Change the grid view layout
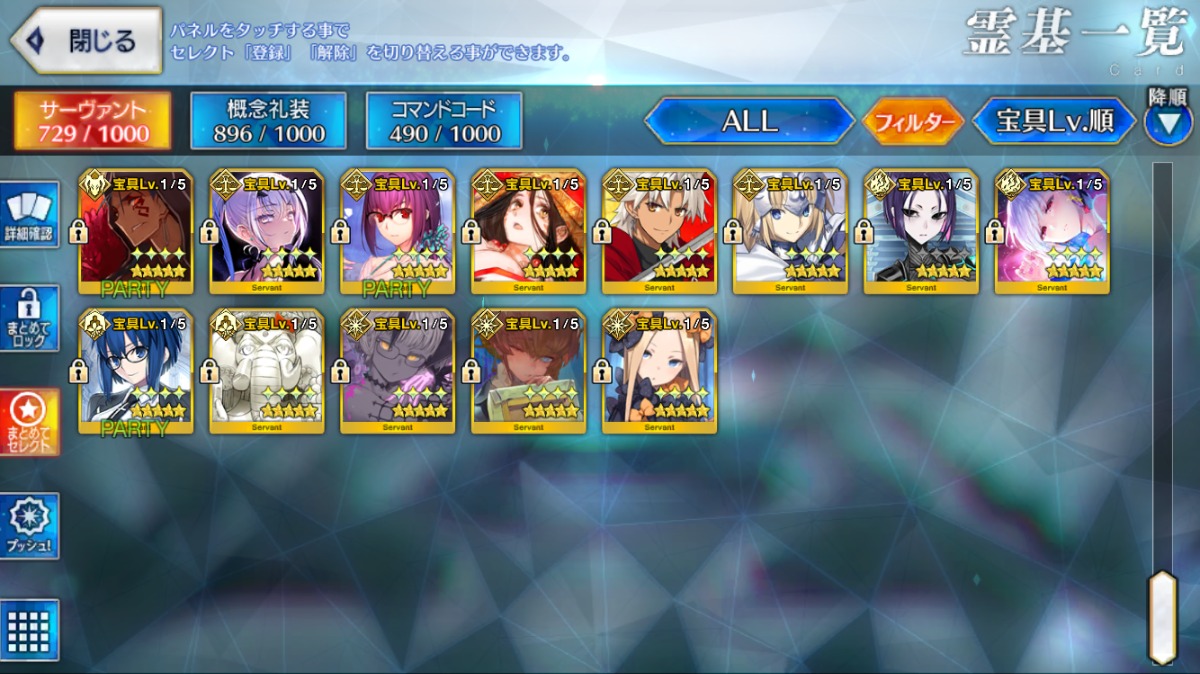This screenshot has height=674, width=1200. tap(30, 629)
